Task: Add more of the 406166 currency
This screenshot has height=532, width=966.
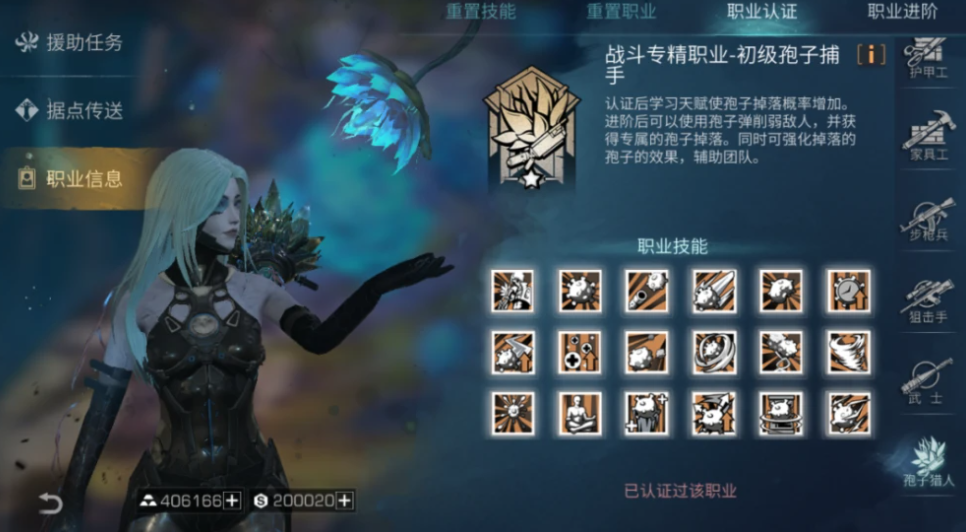Action: [x=232, y=501]
